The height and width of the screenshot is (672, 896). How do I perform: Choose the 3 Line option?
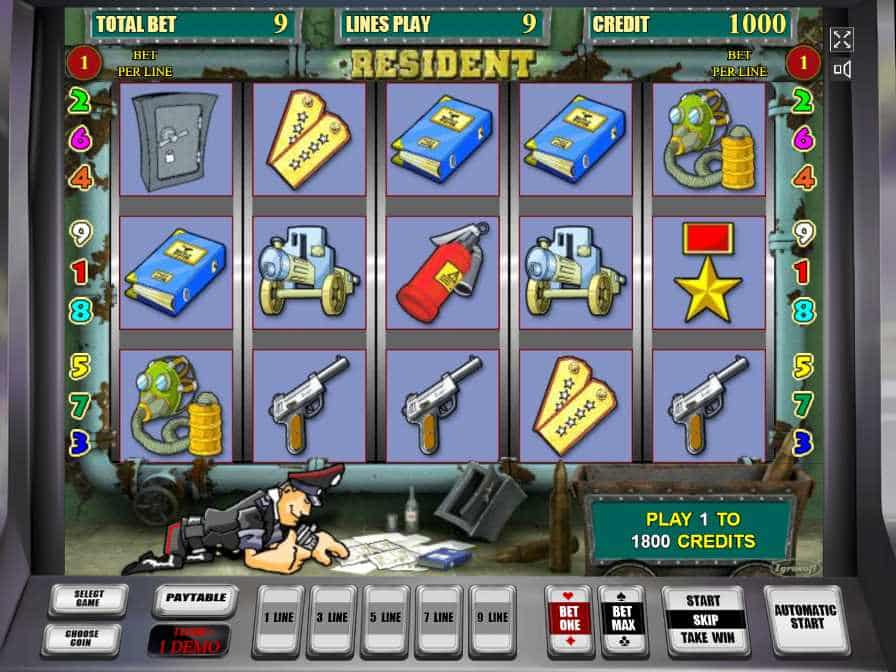point(331,619)
